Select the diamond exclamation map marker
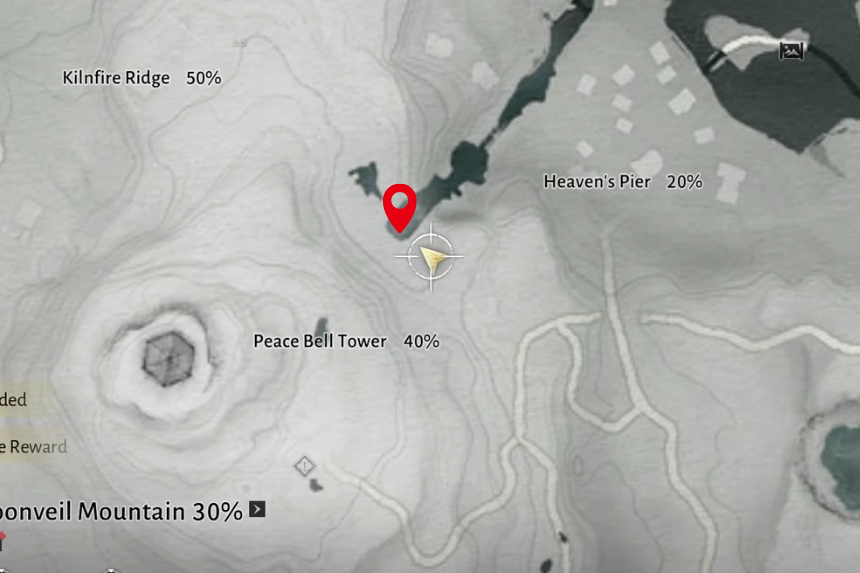860x573 pixels. point(305,466)
